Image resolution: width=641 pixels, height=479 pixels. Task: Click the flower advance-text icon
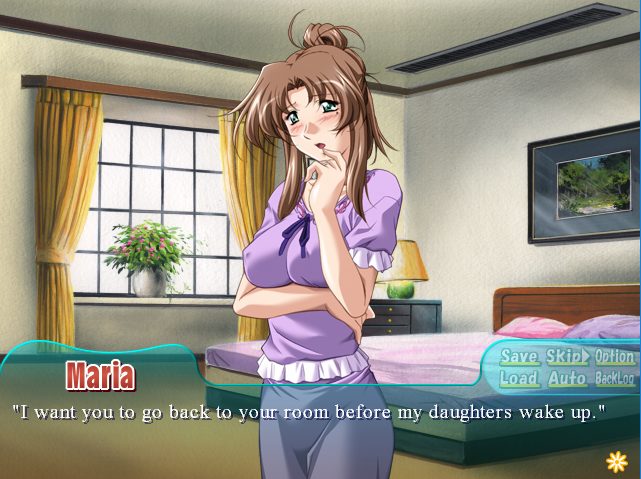[x=616, y=460]
